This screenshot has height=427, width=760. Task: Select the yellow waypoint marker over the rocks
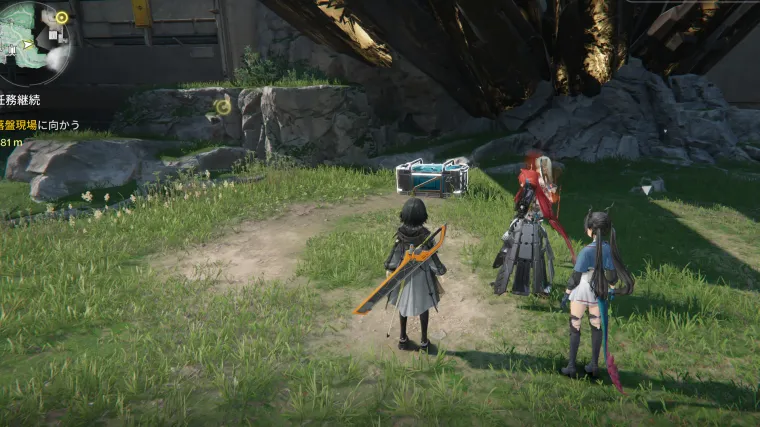223,105
